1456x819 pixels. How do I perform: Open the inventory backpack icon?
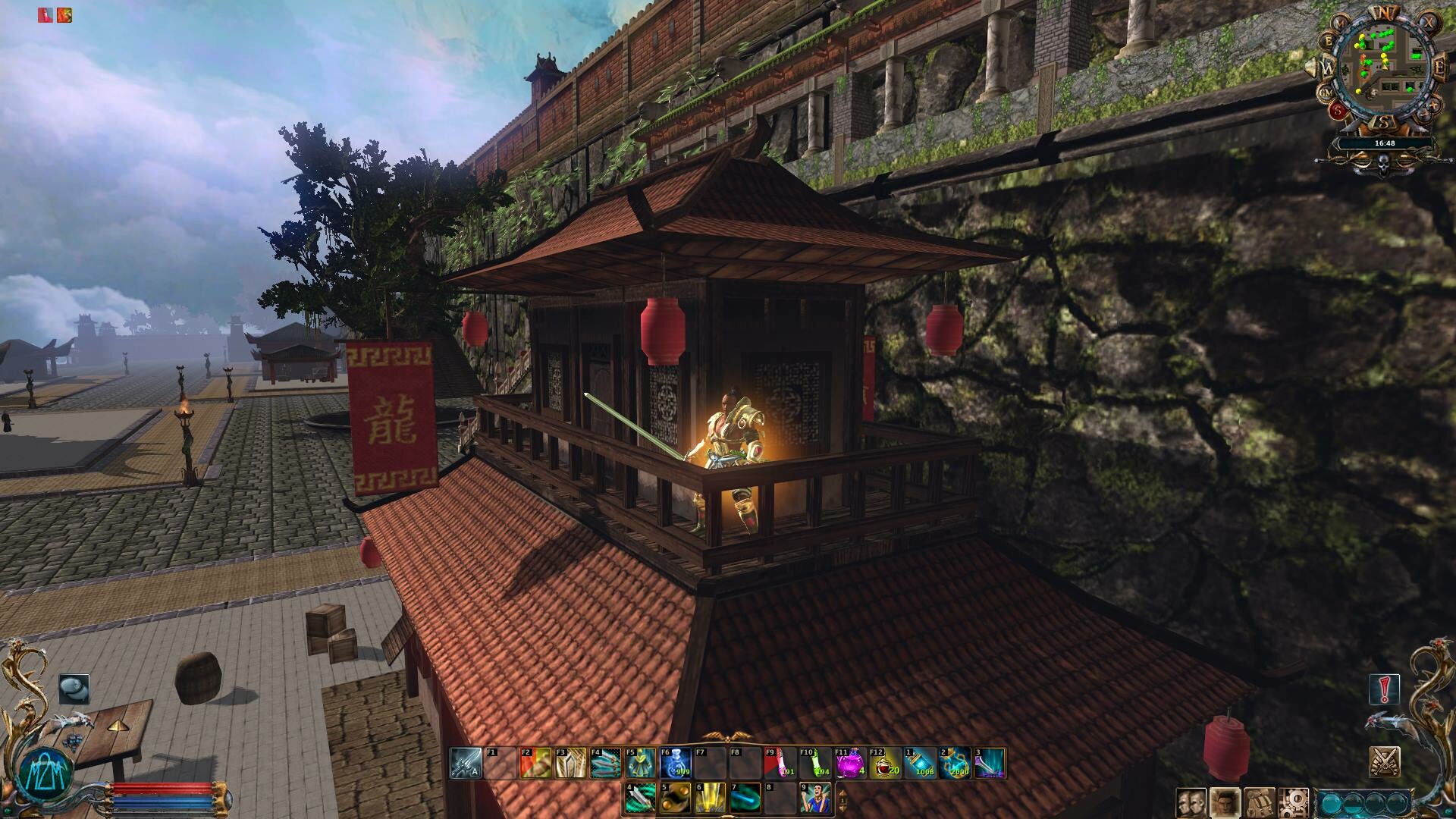click(1259, 803)
